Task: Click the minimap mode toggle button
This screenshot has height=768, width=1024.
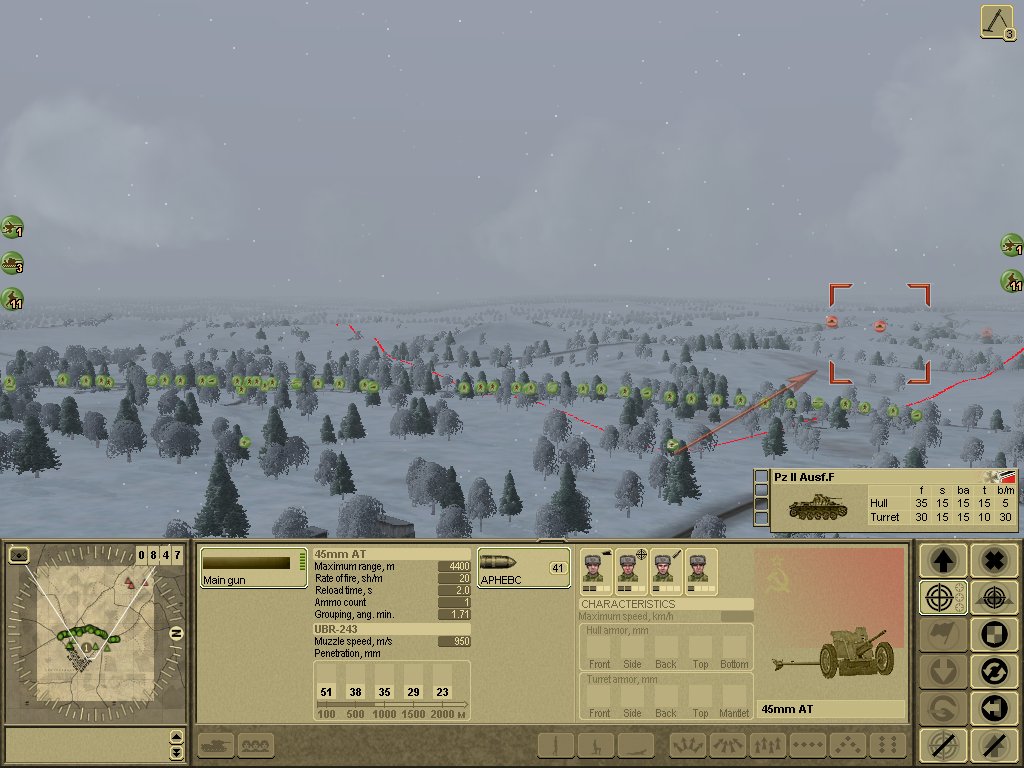Action: coord(19,555)
